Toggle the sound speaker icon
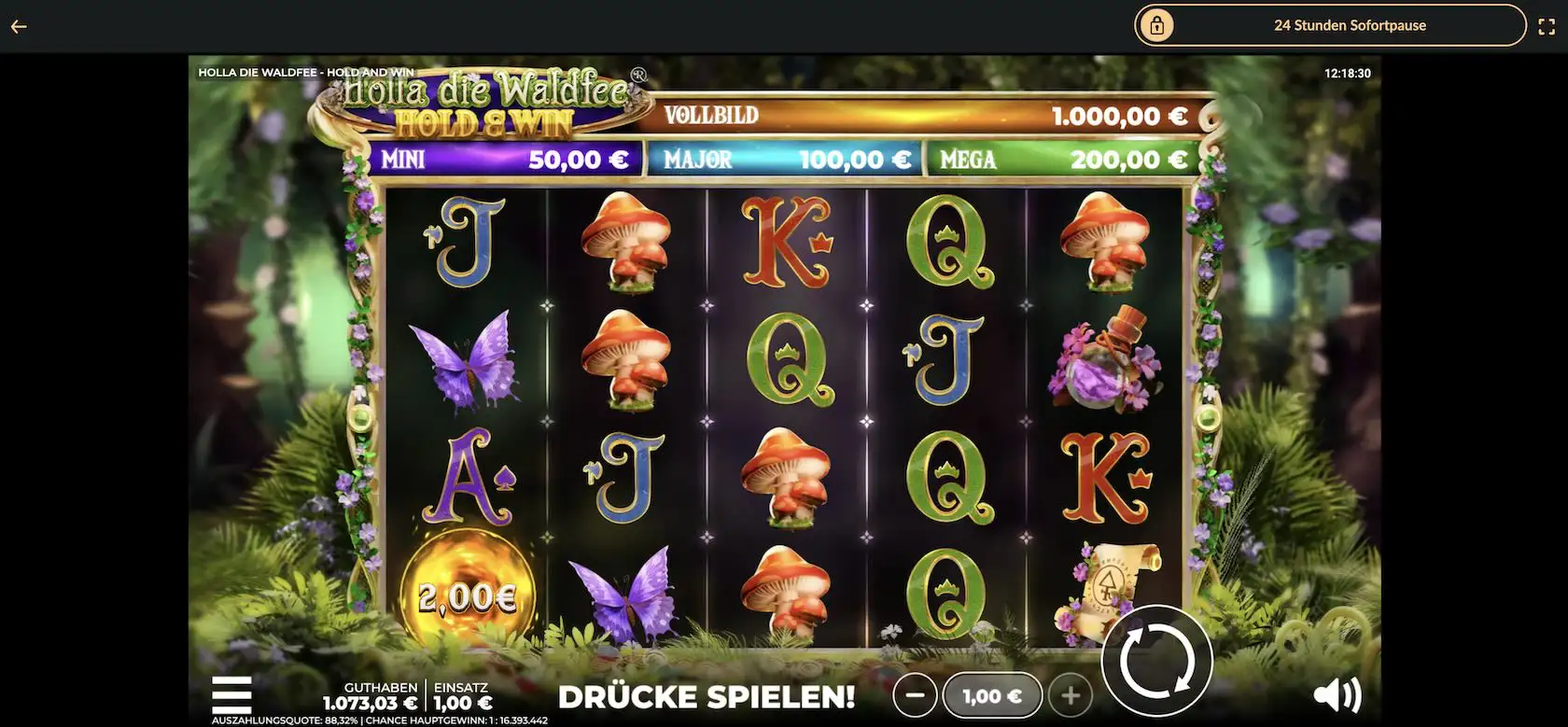1568x727 pixels. [x=1337, y=694]
